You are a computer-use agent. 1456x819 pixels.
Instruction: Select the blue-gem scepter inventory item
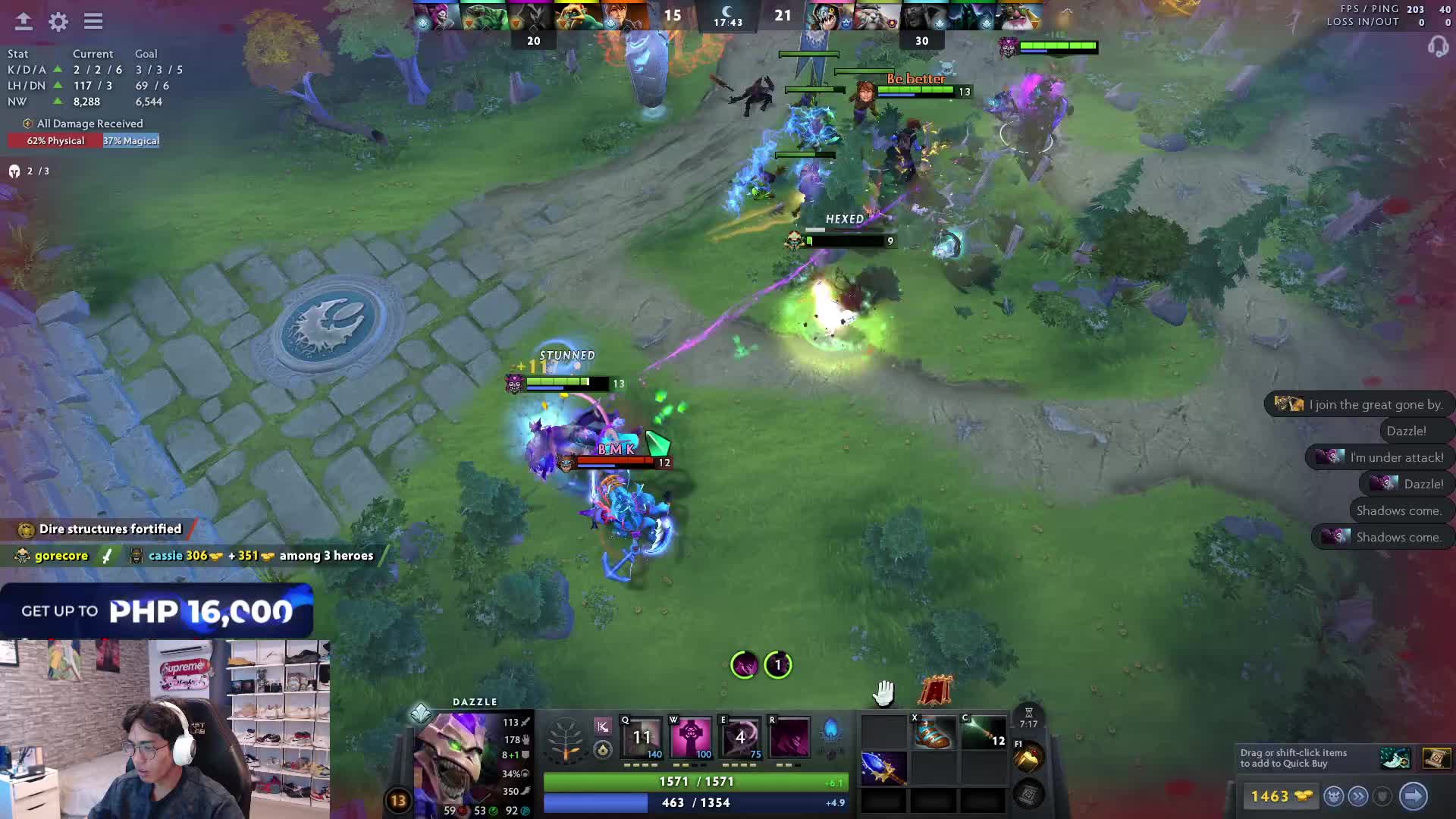click(x=883, y=767)
